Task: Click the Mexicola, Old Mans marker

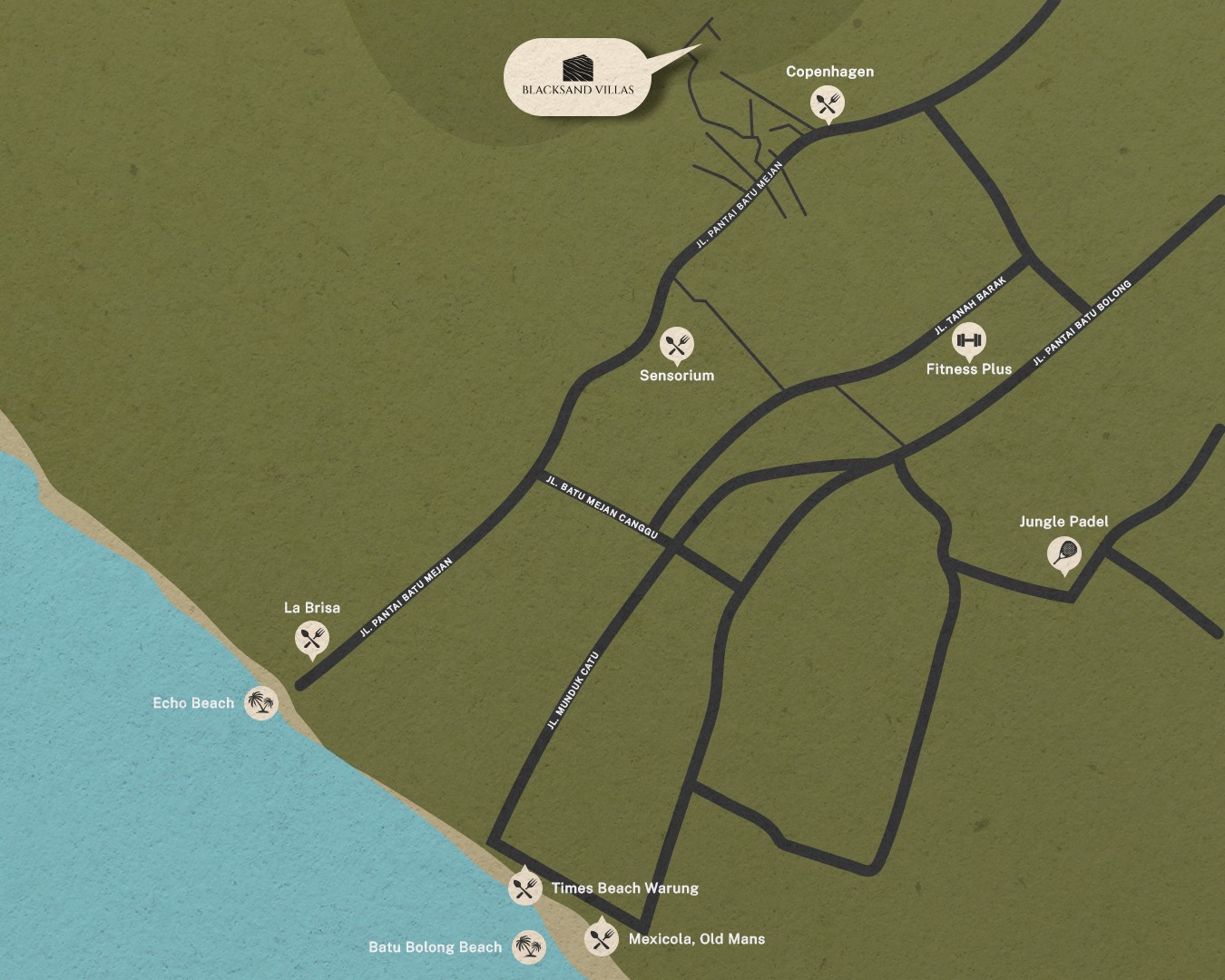Action: 601,938
